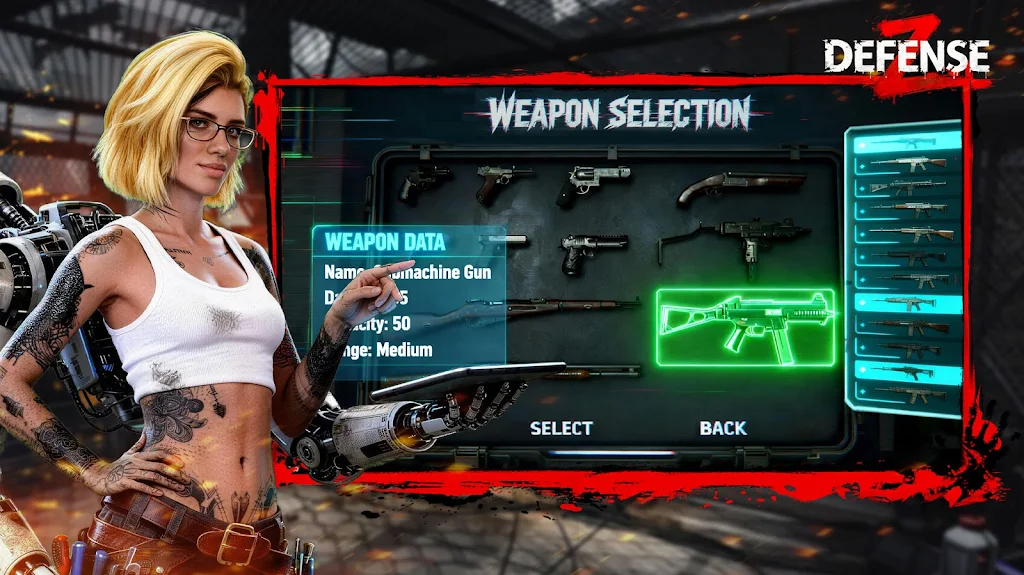Choose the bottom rifle in the side list
Image resolution: width=1024 pixels, height=575 pixels.
pyautogui.click(x=902, y=394)
